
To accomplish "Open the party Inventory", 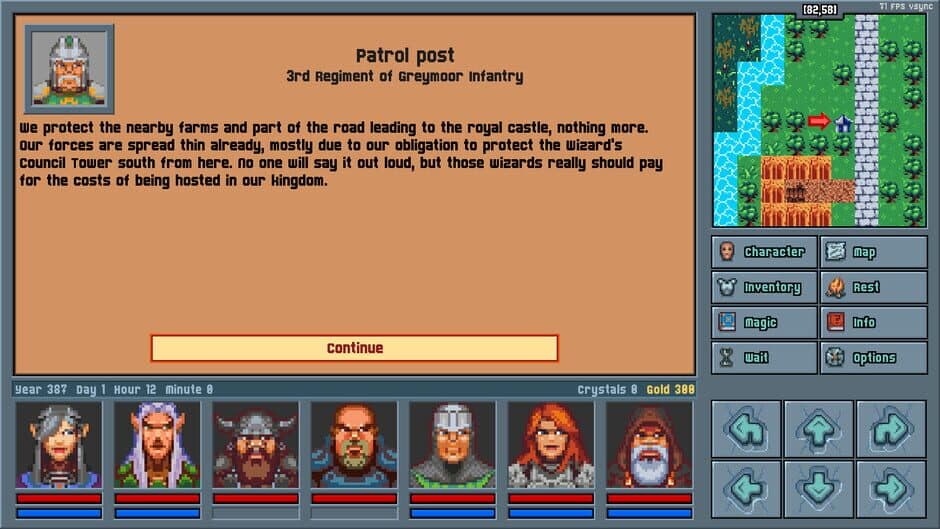I will click(765, 288).
